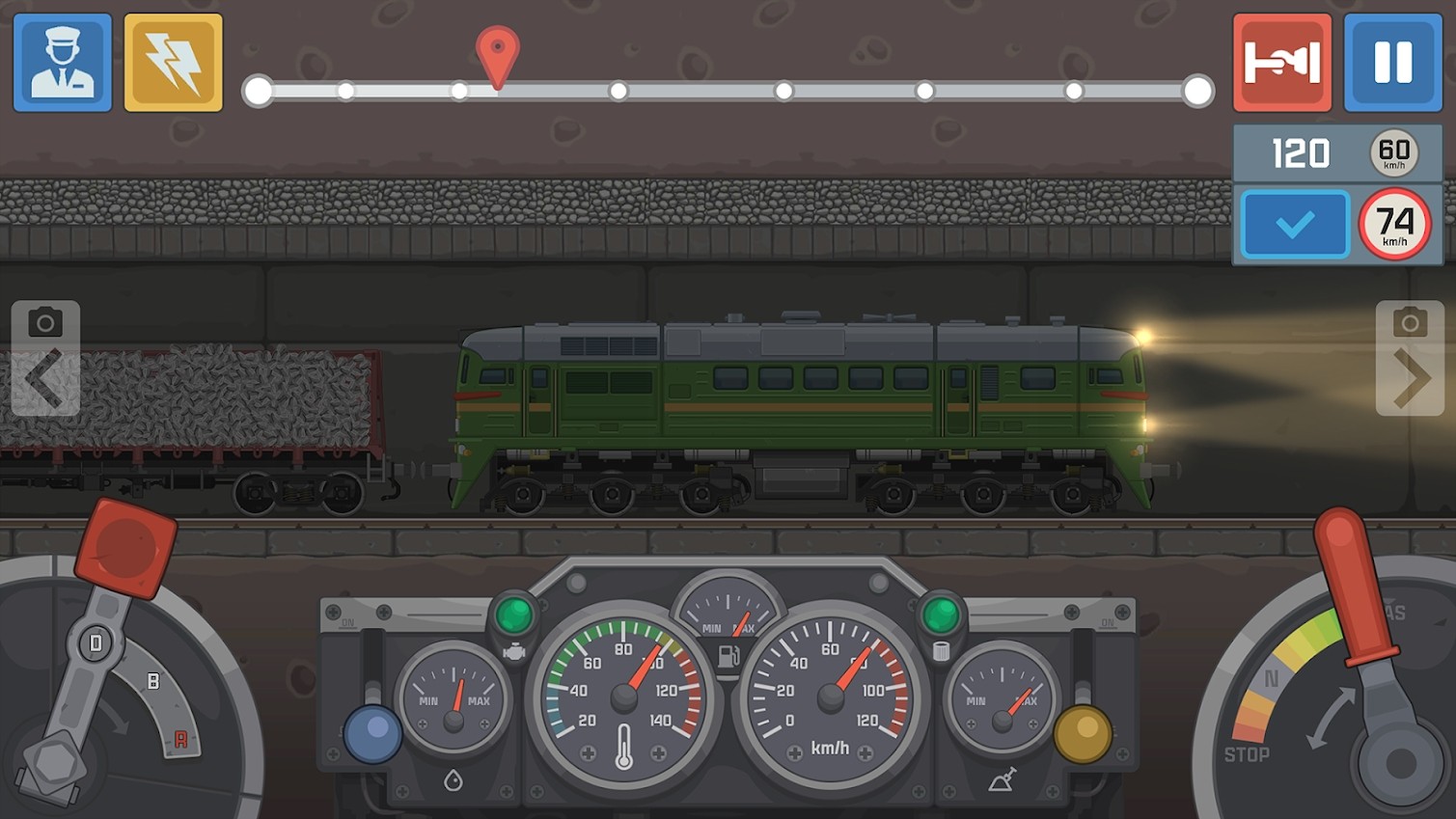Select the red map pin on route bar
This screenshot has height=819, width=1456.
pyautogui.click(x=497, y=50)
